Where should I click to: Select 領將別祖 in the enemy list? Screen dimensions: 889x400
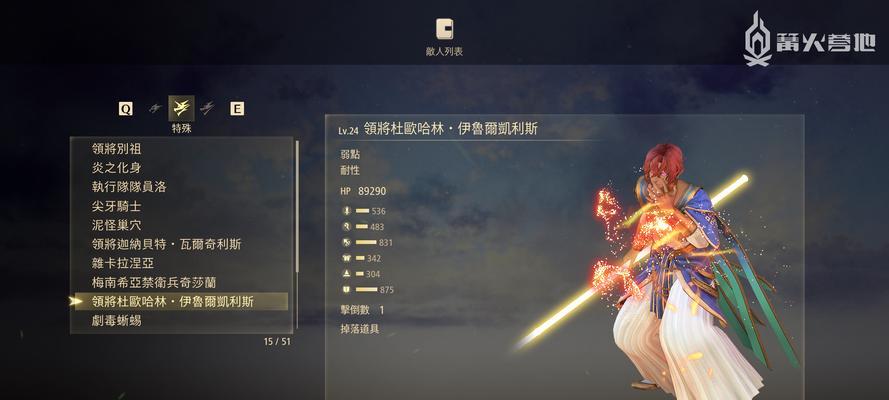116,148
